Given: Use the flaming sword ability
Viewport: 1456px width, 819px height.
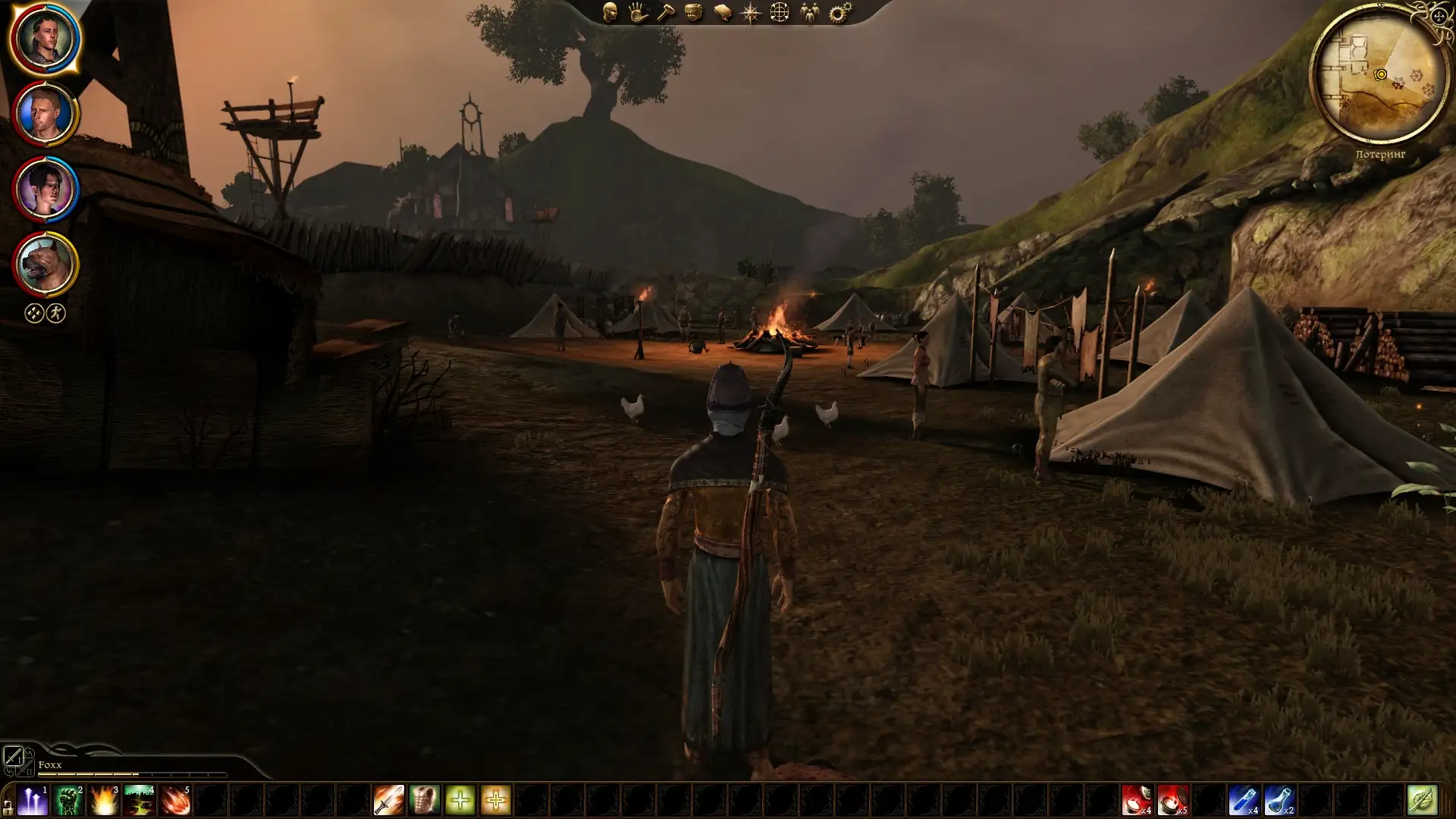Looking at the screenshot, I should coord(389,800).
